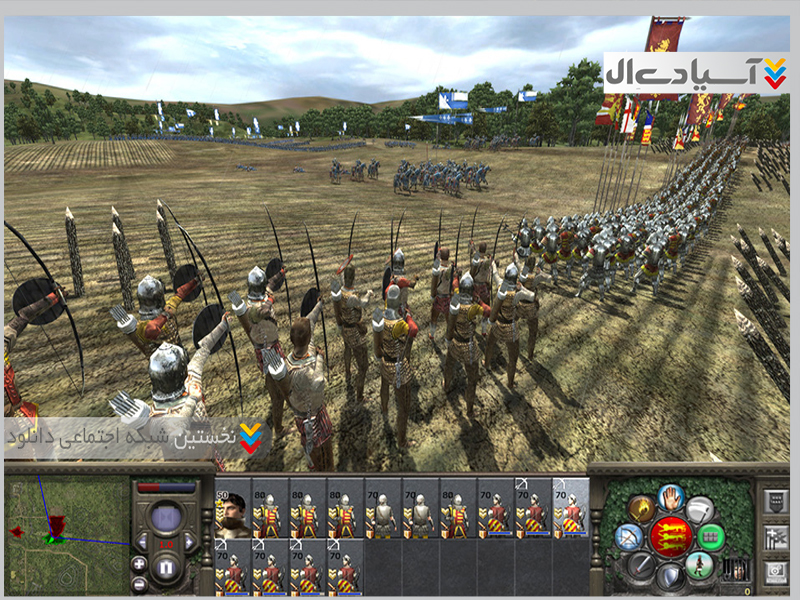Zoom out the minimap with minus button
The height and width of the screenshot is (600, 800).
tap(139, 582)
